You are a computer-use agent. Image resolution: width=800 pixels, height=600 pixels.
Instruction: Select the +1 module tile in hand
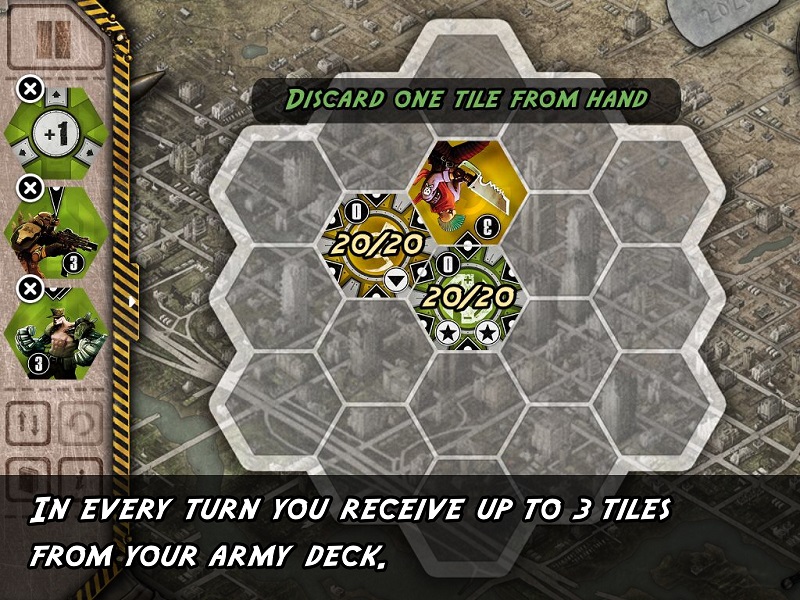click(58, 131)
